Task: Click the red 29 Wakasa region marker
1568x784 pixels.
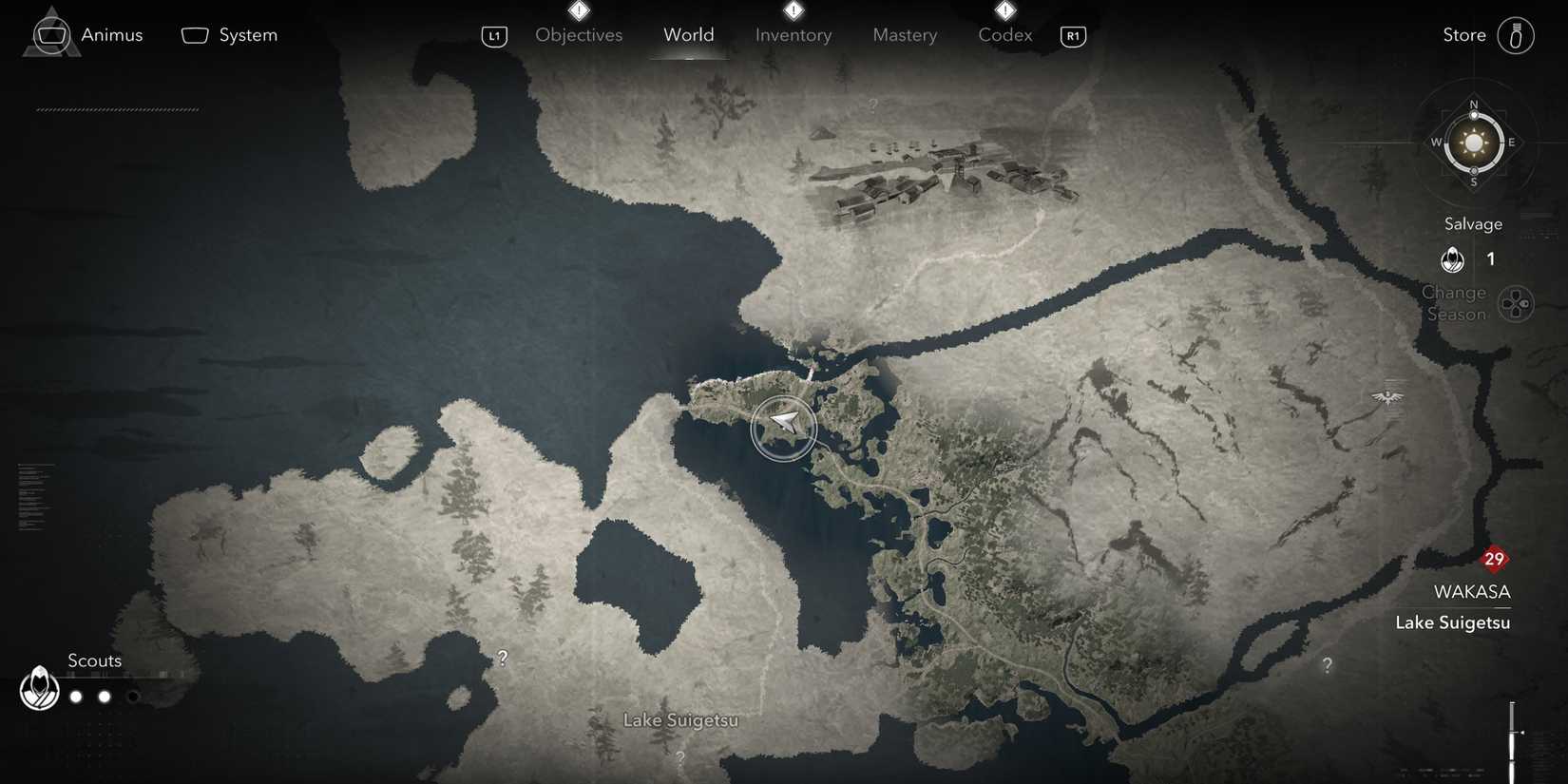Action: click(1493, 560)
